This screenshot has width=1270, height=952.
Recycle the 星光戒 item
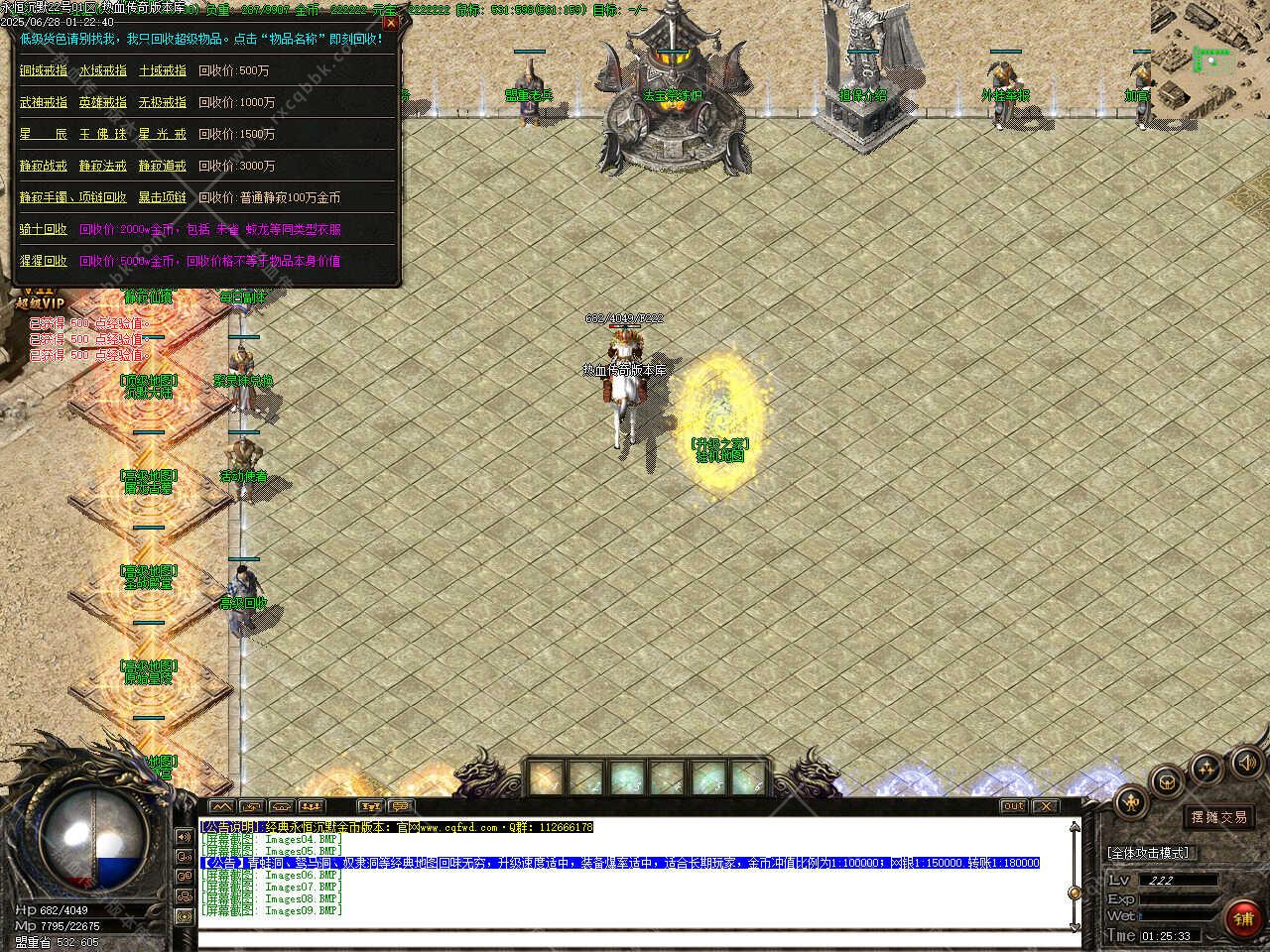point(162,135)
